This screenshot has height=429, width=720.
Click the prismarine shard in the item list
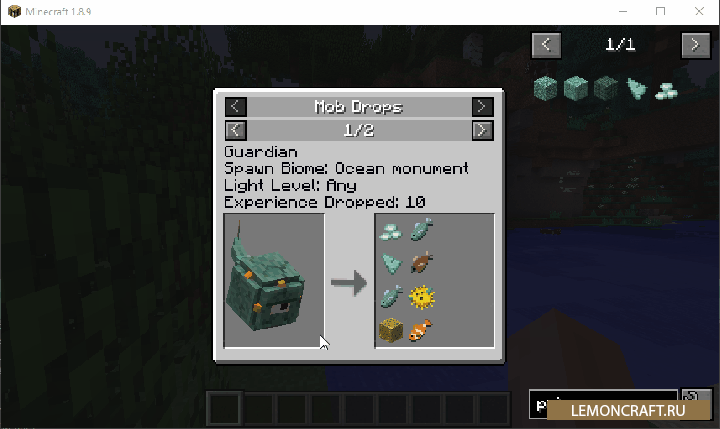click(635, 89)
